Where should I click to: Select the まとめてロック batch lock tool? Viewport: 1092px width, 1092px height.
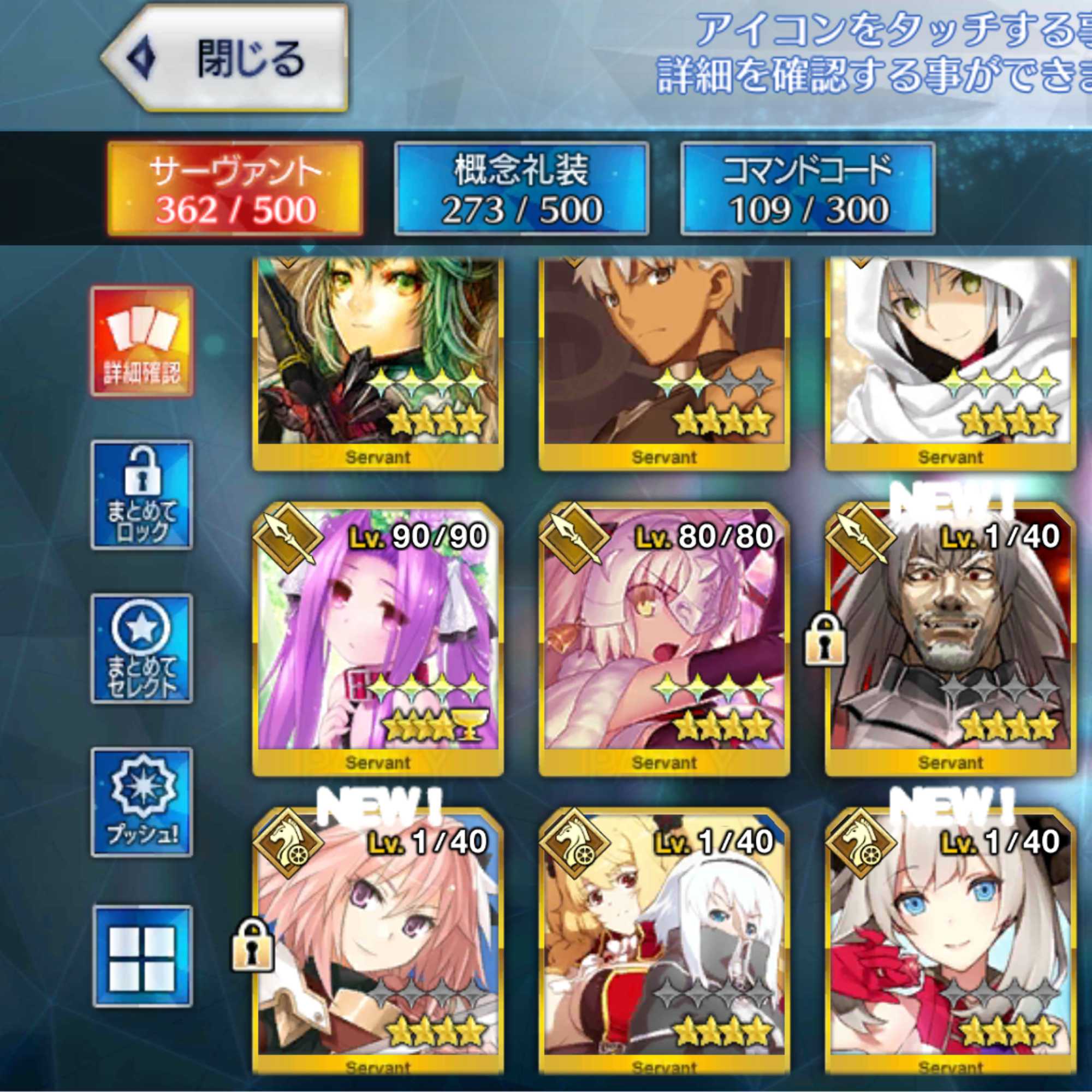[140, 495]
